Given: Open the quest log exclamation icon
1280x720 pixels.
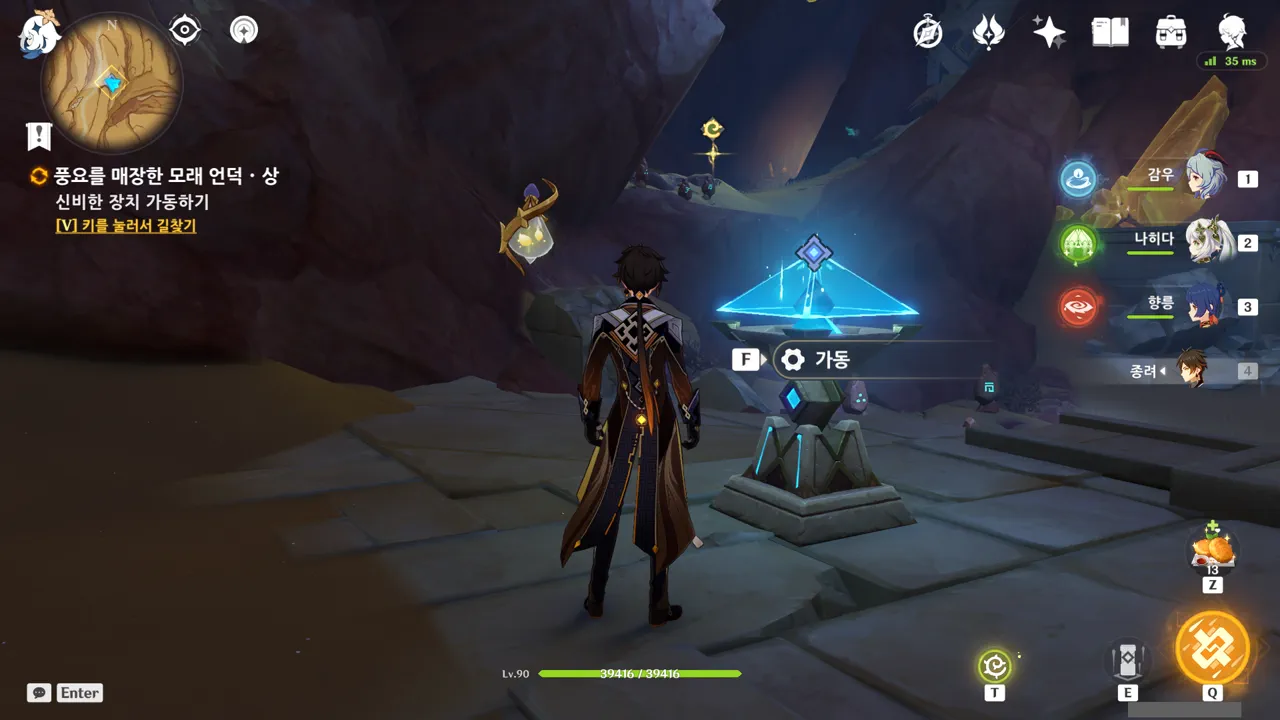Looking at the screenshot, I should pos(39,135).
